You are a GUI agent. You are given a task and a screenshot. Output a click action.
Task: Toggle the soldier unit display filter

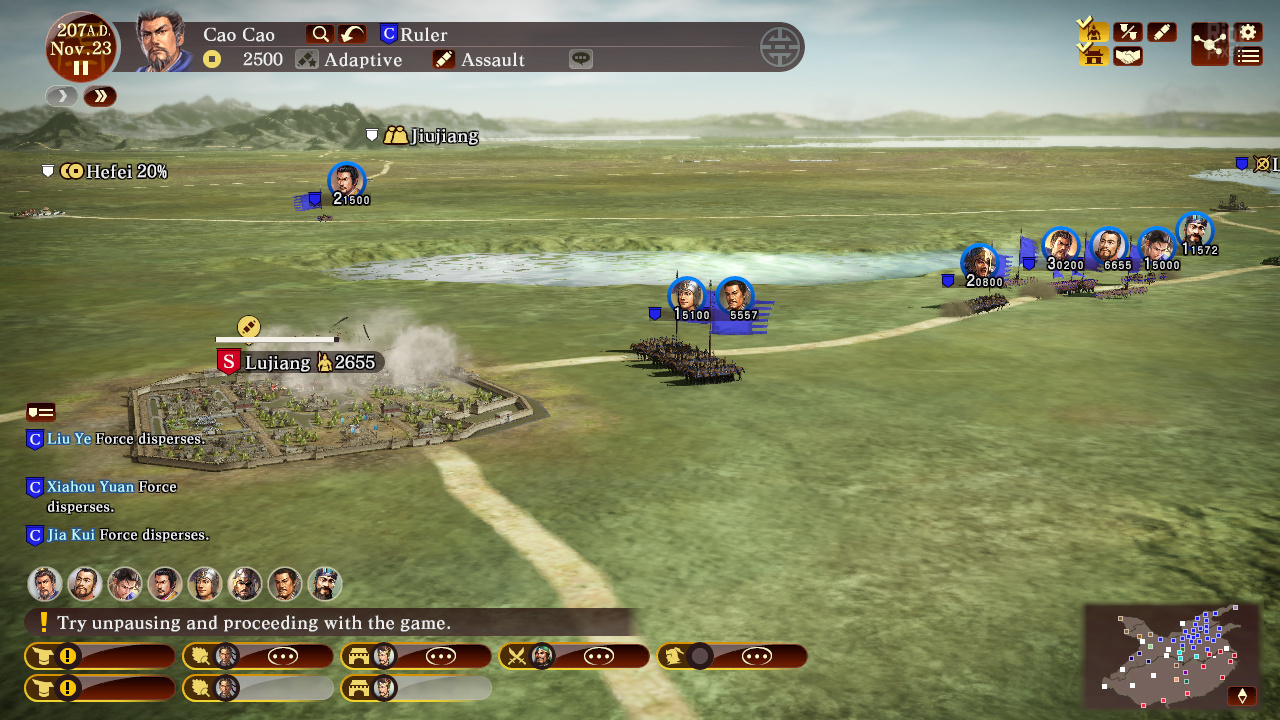click(x=1094, y=32)
